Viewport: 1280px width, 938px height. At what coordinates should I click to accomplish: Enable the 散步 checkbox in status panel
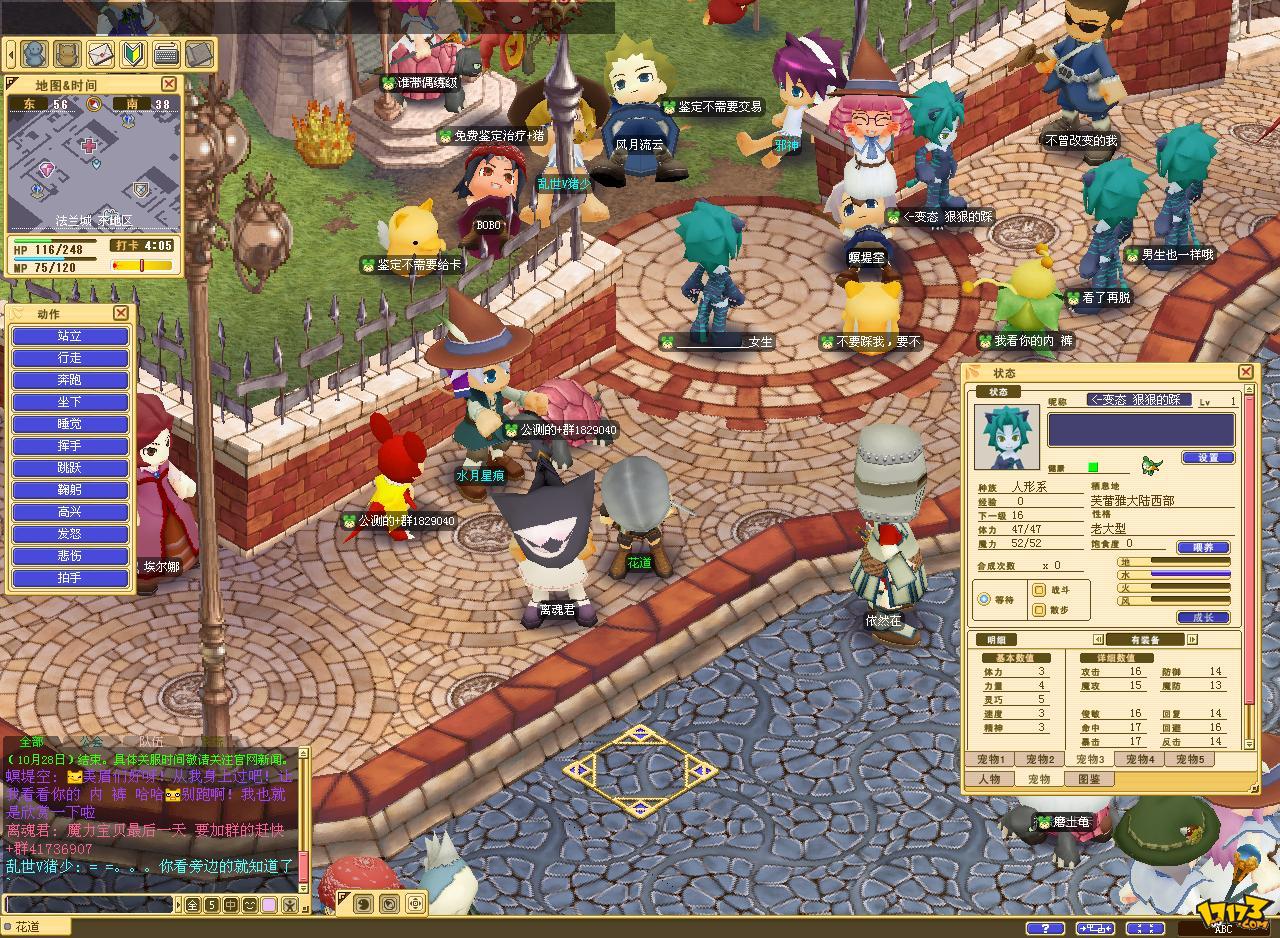coord(1039,610)
